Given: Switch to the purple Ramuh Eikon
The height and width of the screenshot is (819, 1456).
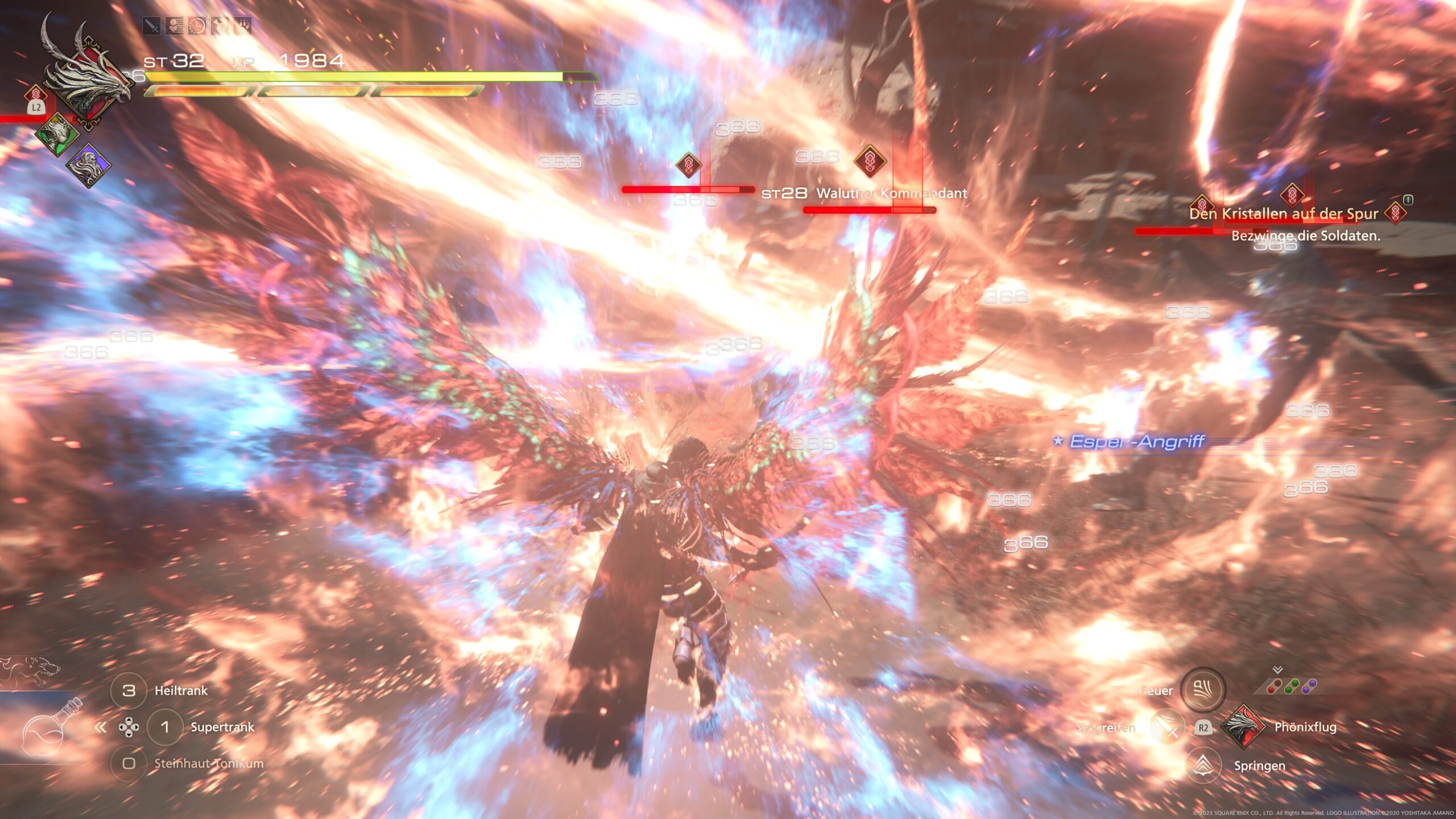Looking at the screenshot, I should 88,165.
